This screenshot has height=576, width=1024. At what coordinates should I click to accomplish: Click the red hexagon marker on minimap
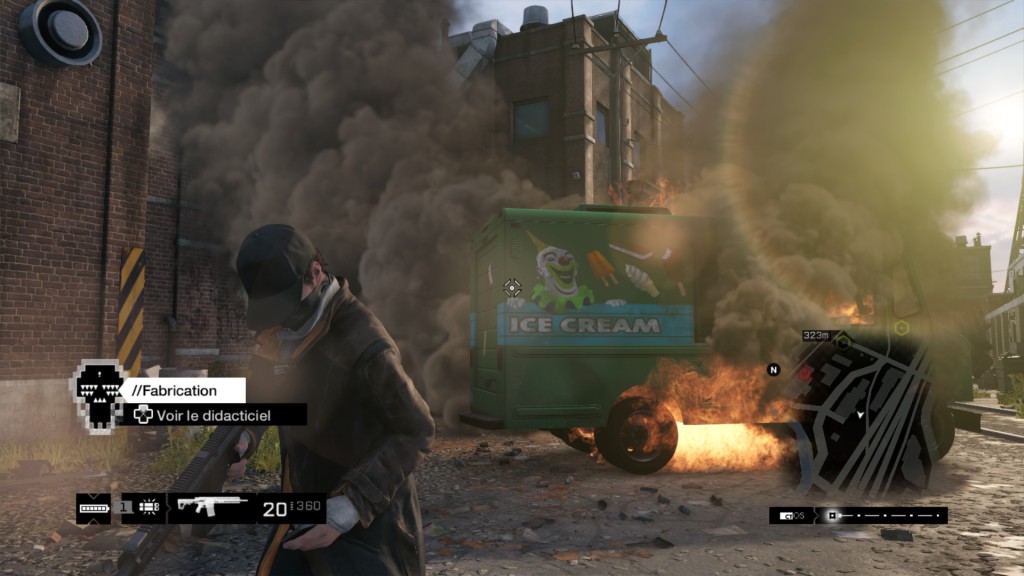tap(806, 372)
